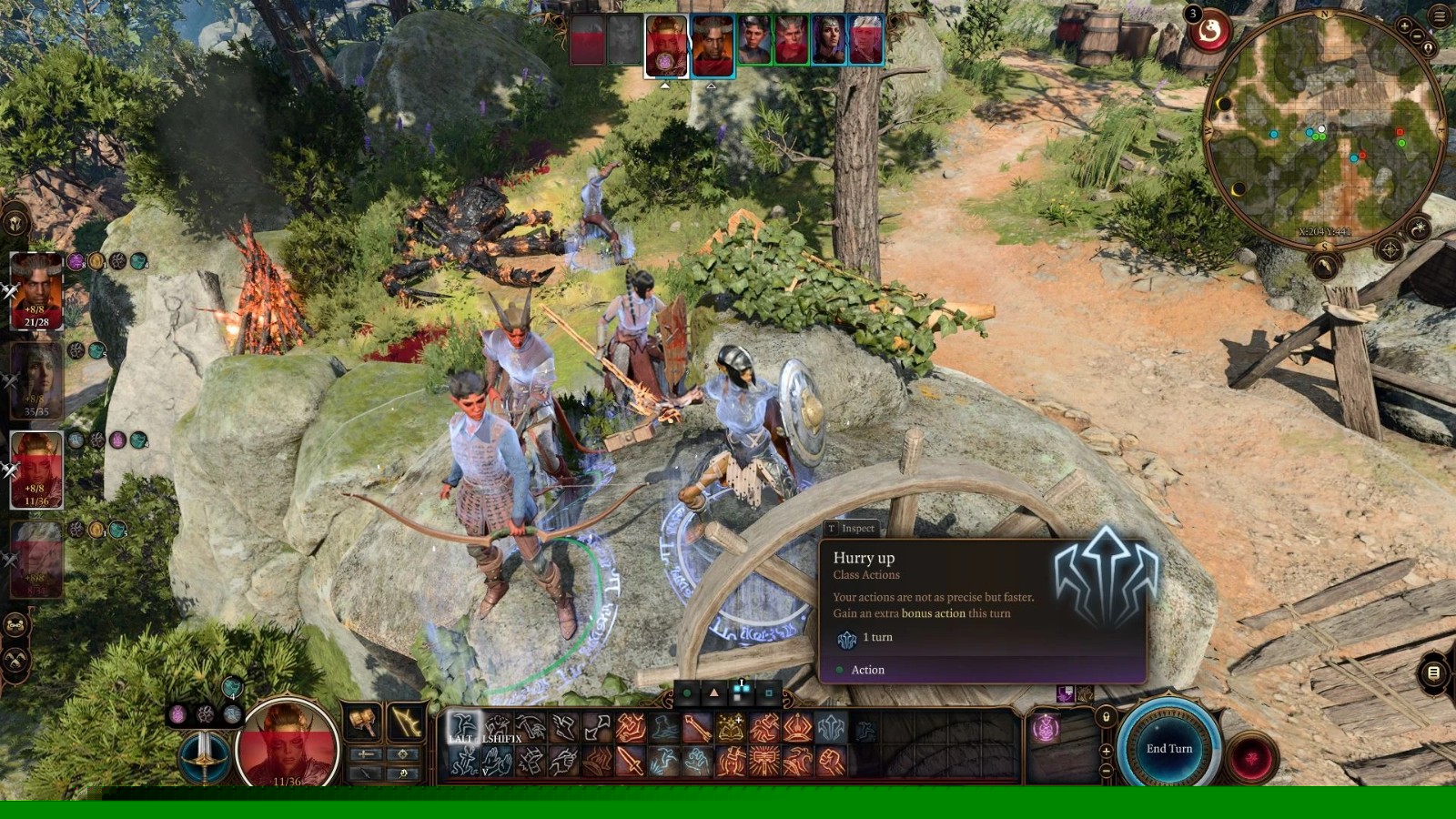Select the horned party member portrait with 21/28 HP
The image size is (1456, 819).
tap(36, 291)
